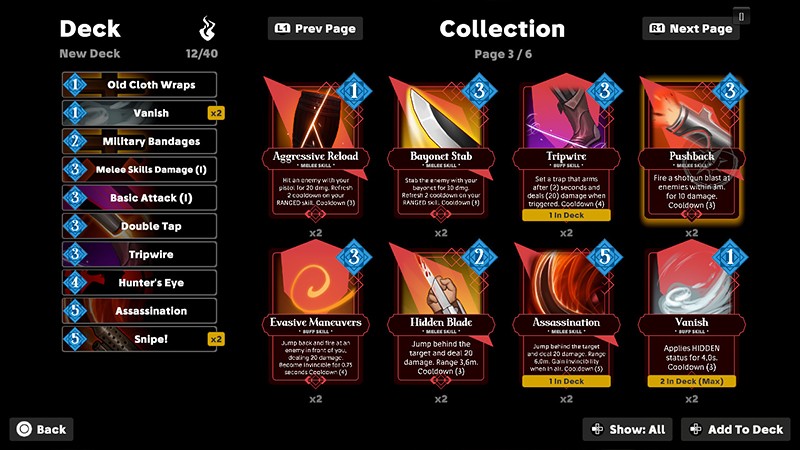Click the Back button
The width and height of the screenshot is (800, 450).
click(42, 429)
